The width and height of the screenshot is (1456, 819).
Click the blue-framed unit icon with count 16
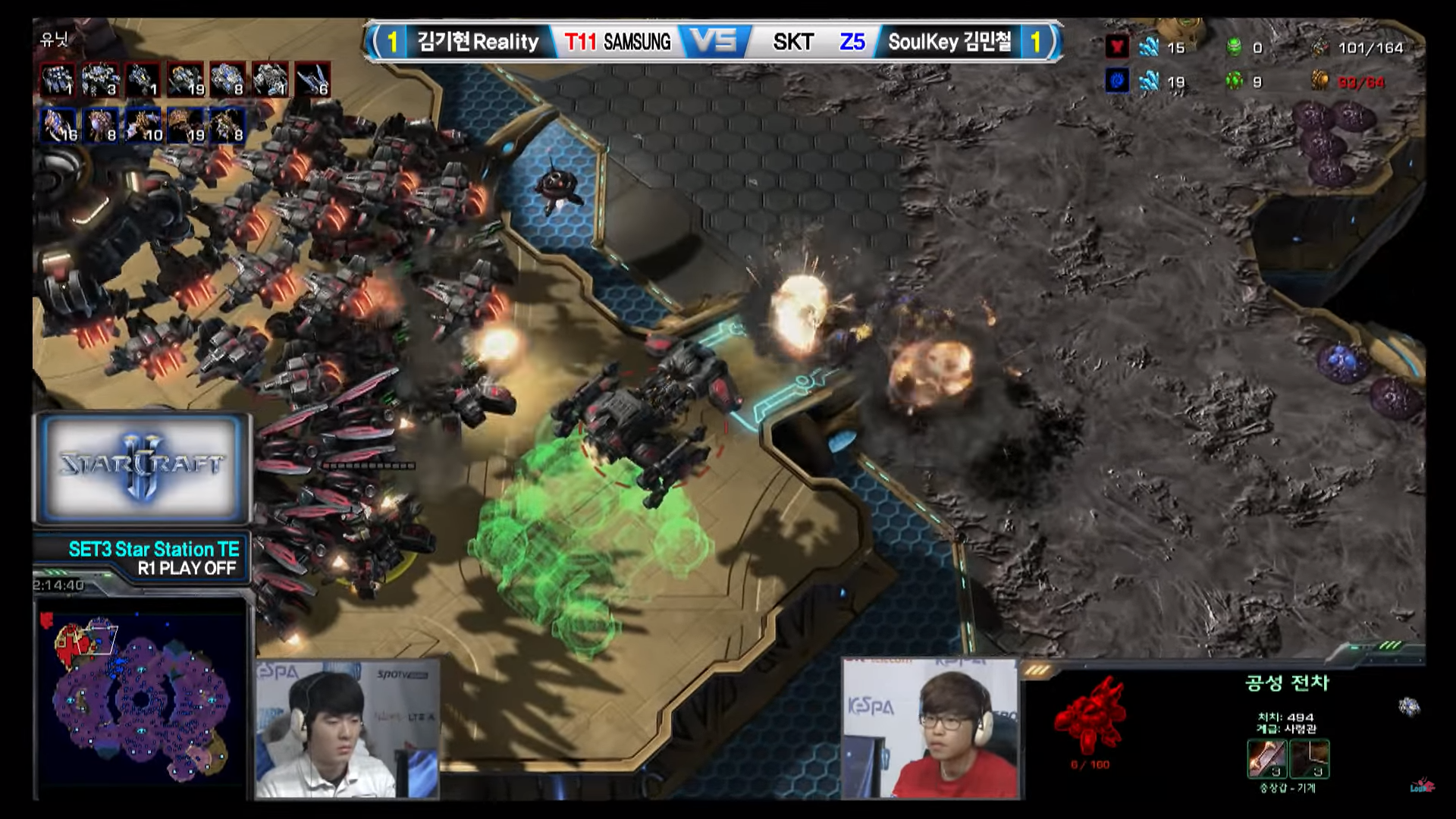(58, 125)
